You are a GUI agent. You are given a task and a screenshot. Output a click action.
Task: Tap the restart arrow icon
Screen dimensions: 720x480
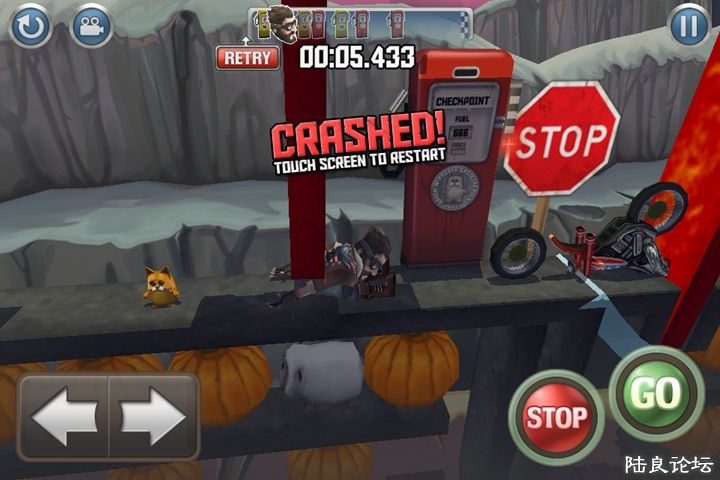click(x=30, y=25)
